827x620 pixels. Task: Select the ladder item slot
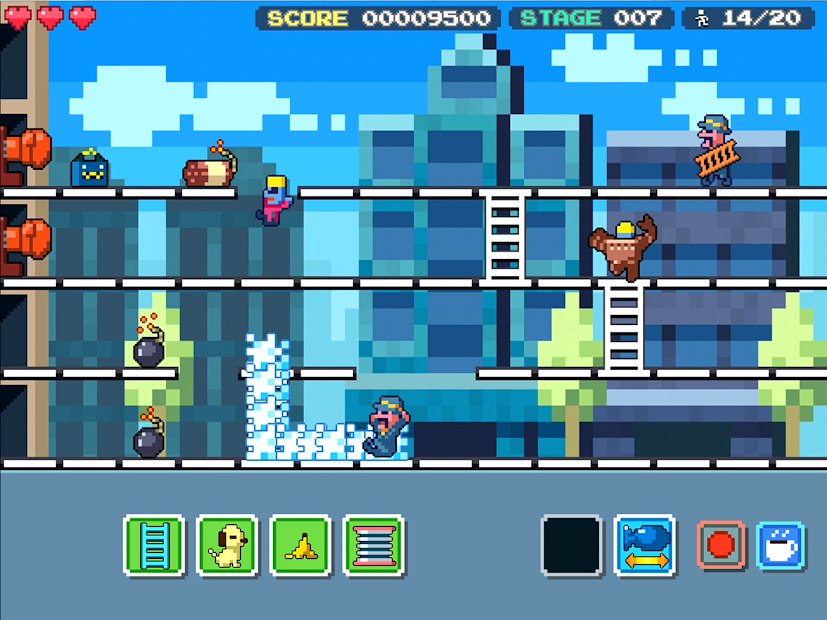point(154,545)
